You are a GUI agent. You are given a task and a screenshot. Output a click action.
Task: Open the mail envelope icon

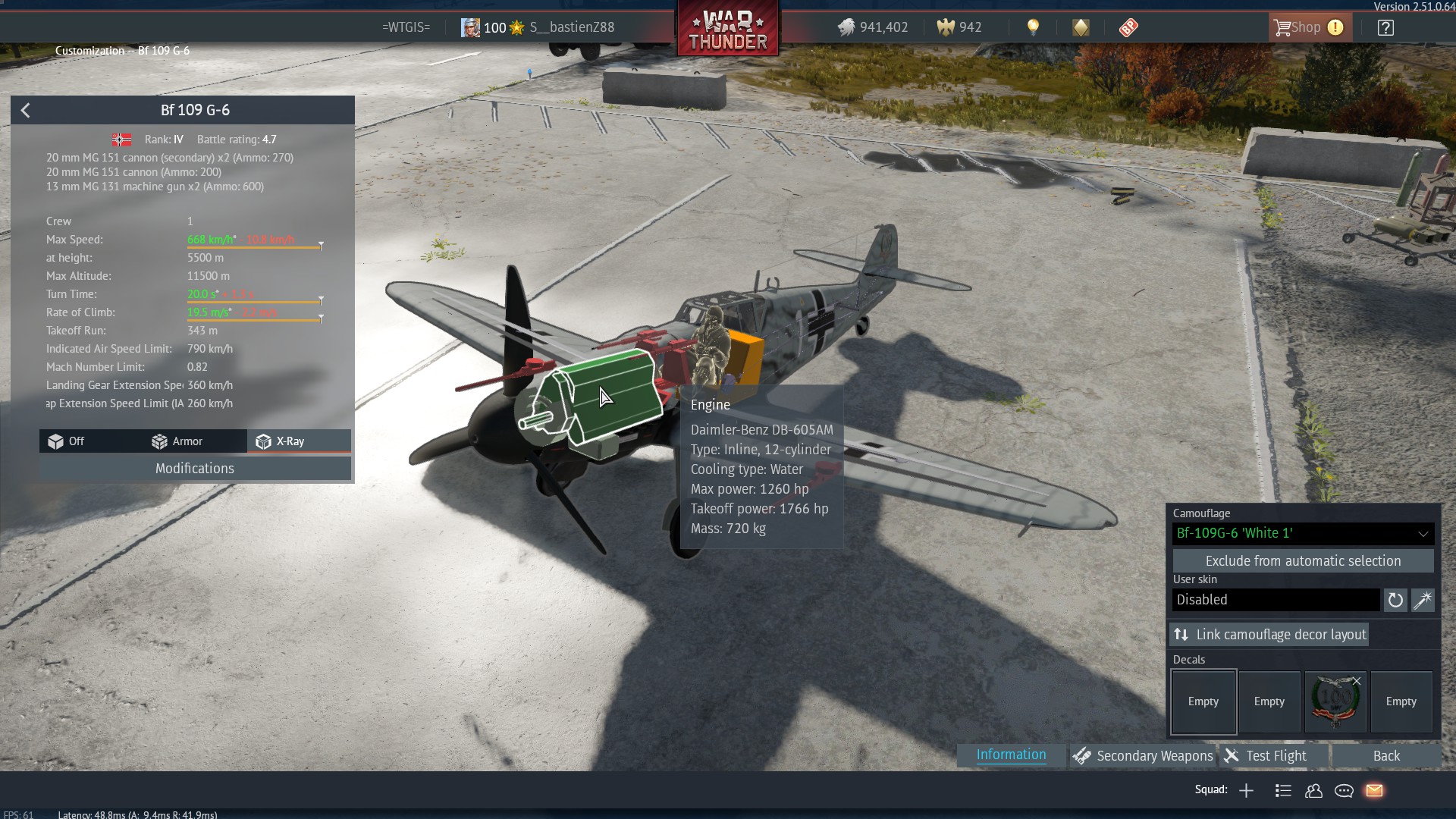click(1374, 791)
